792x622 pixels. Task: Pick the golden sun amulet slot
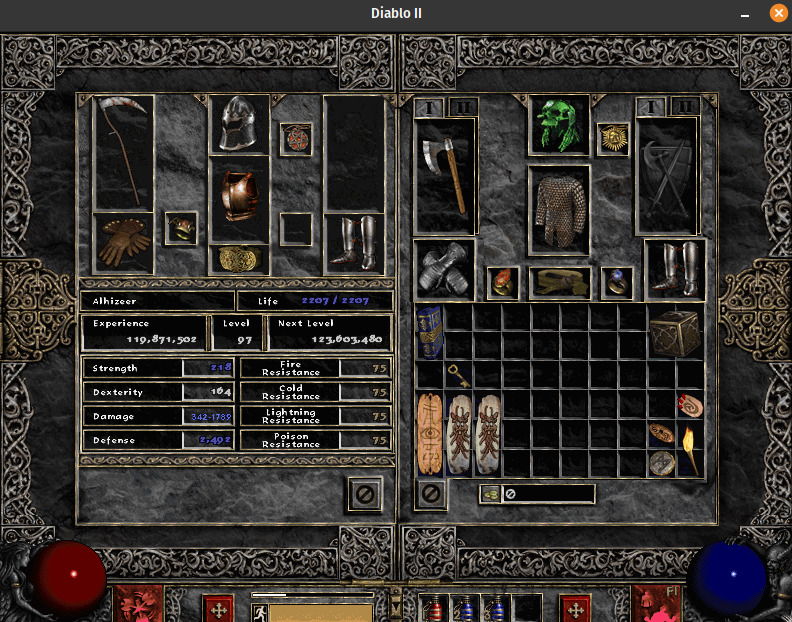[612, 138]
